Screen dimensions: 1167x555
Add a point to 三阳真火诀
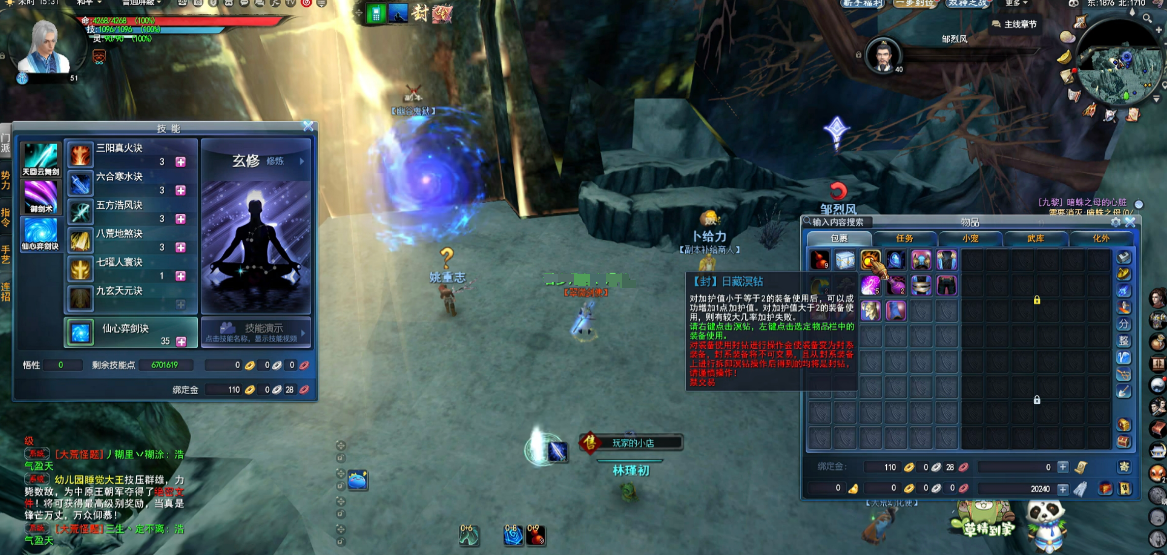[181, 162]
